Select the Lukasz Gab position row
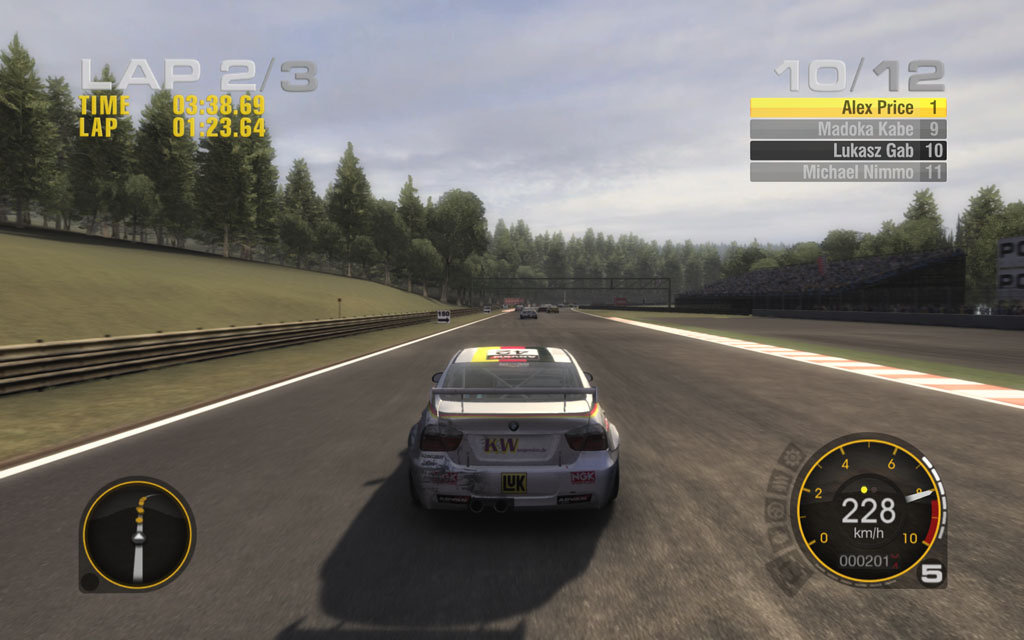The height and width of the screenshot is (640, 1024). pyautogui.click(x=848, y=151)
